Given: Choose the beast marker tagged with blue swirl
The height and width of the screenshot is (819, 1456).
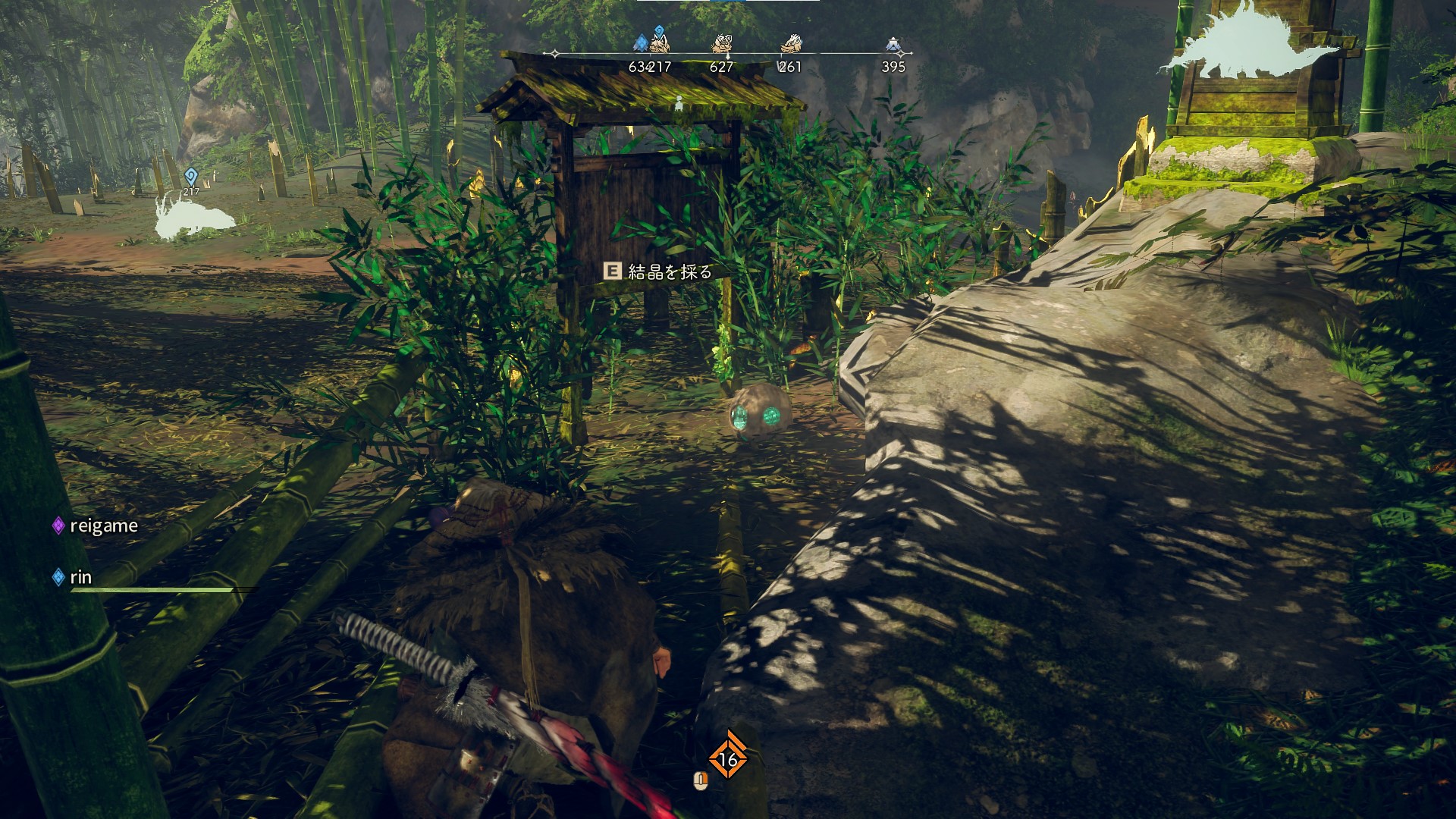Looking at the screenshot, I should tap(660, 42).
